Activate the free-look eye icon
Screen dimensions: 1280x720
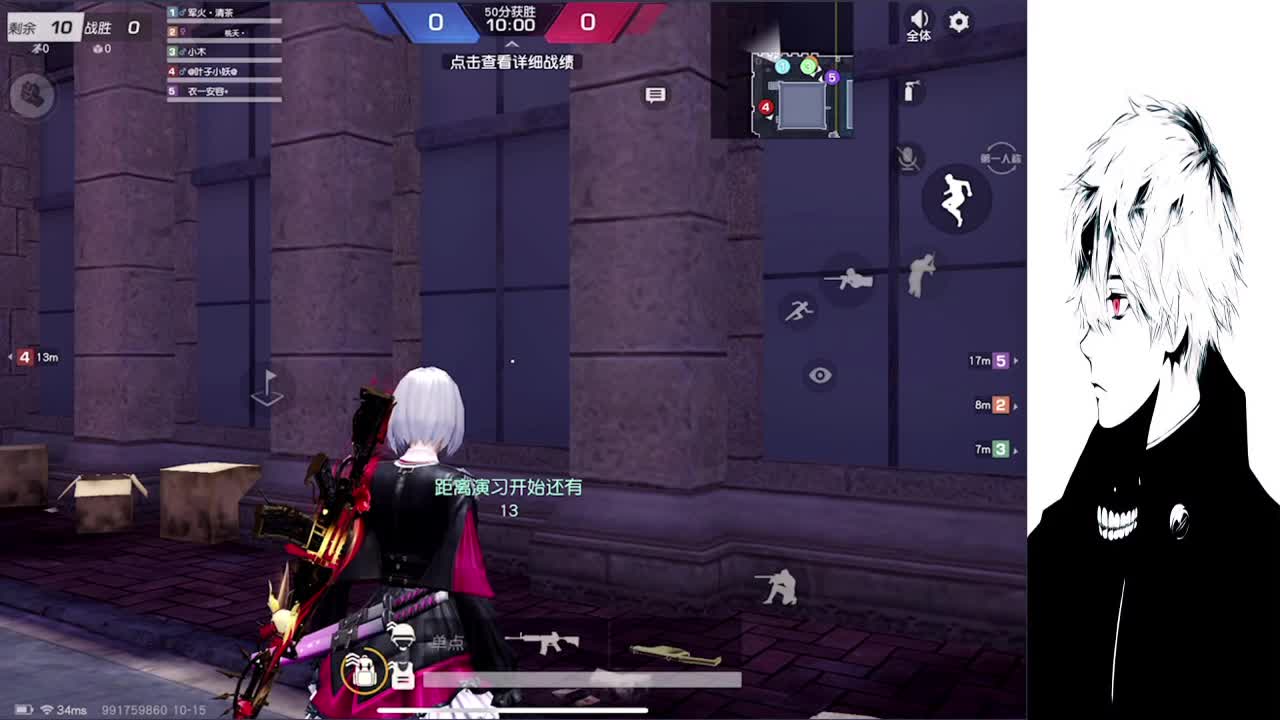[821, 374]
